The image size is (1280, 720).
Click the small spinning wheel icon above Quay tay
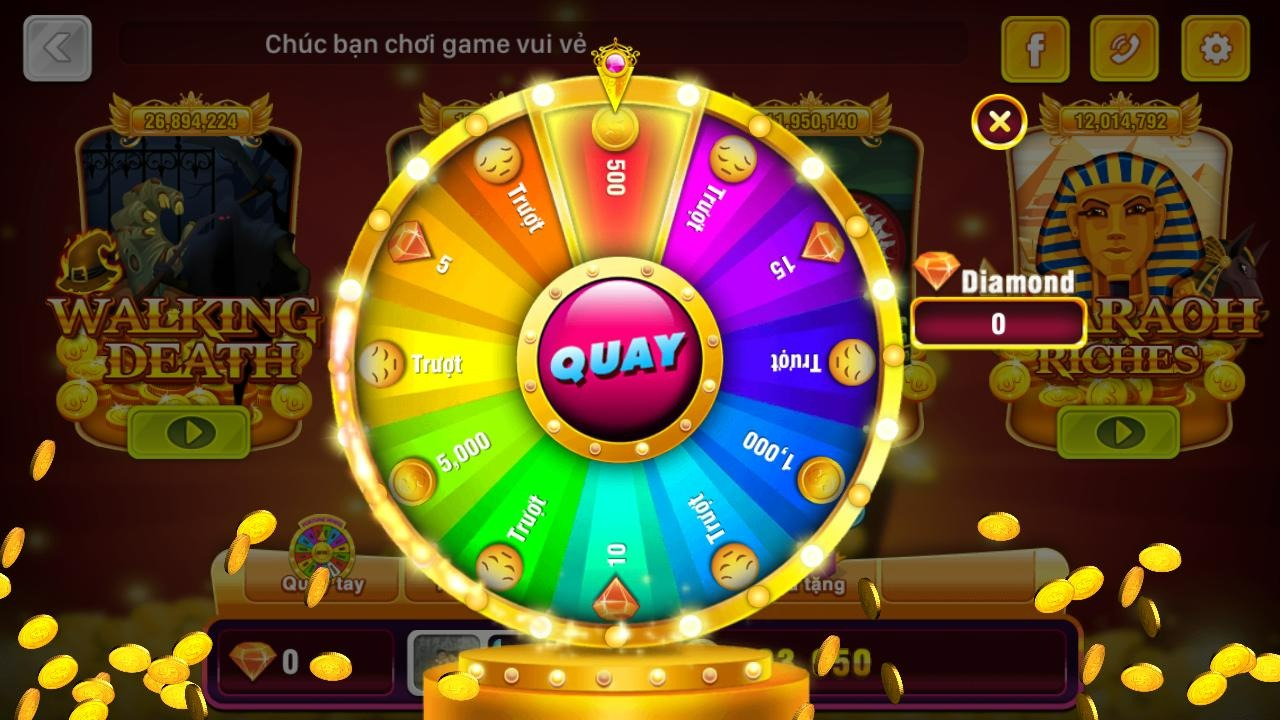321,549
